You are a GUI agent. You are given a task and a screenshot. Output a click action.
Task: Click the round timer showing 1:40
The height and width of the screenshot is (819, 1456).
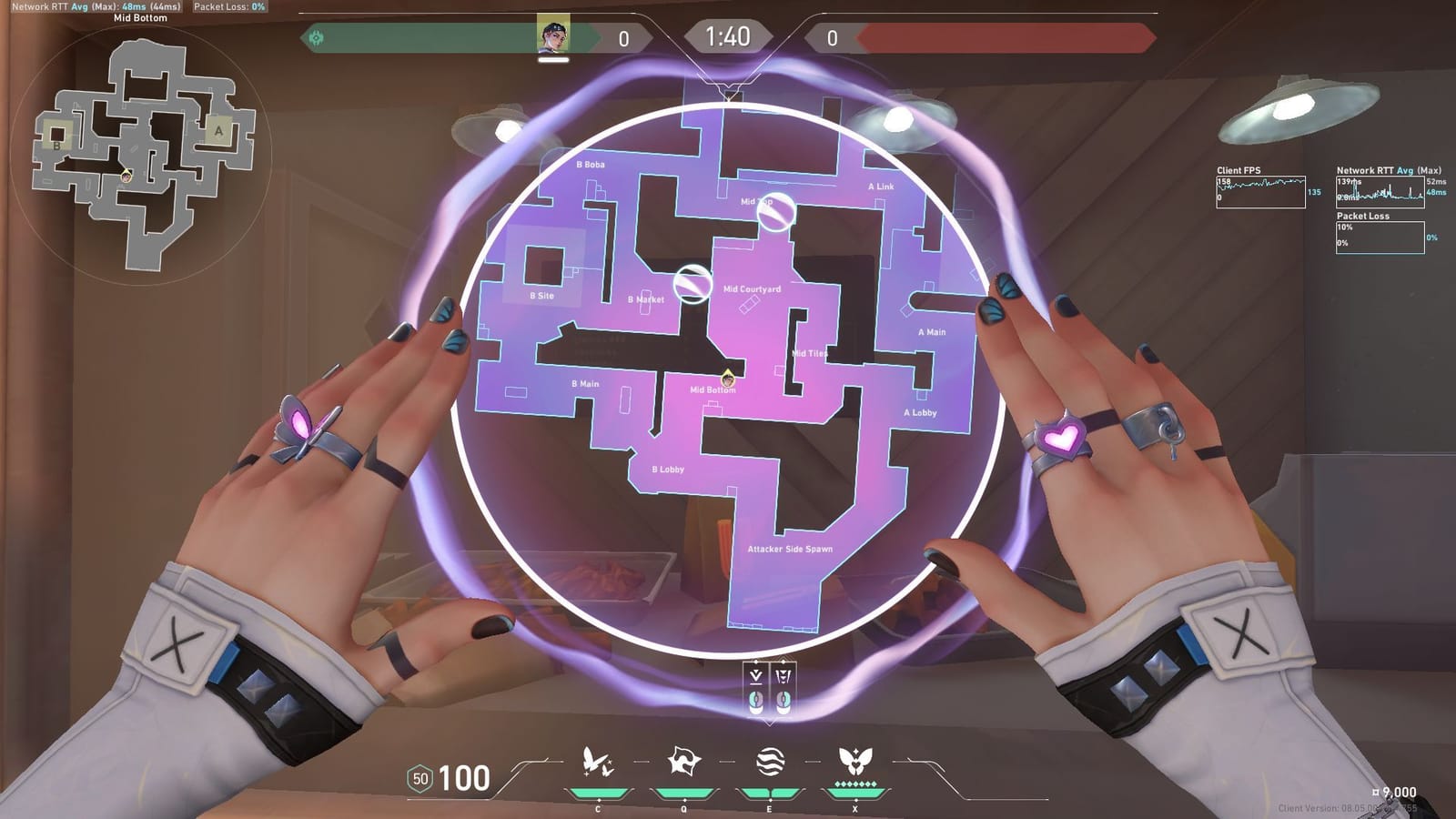[728, 37]
